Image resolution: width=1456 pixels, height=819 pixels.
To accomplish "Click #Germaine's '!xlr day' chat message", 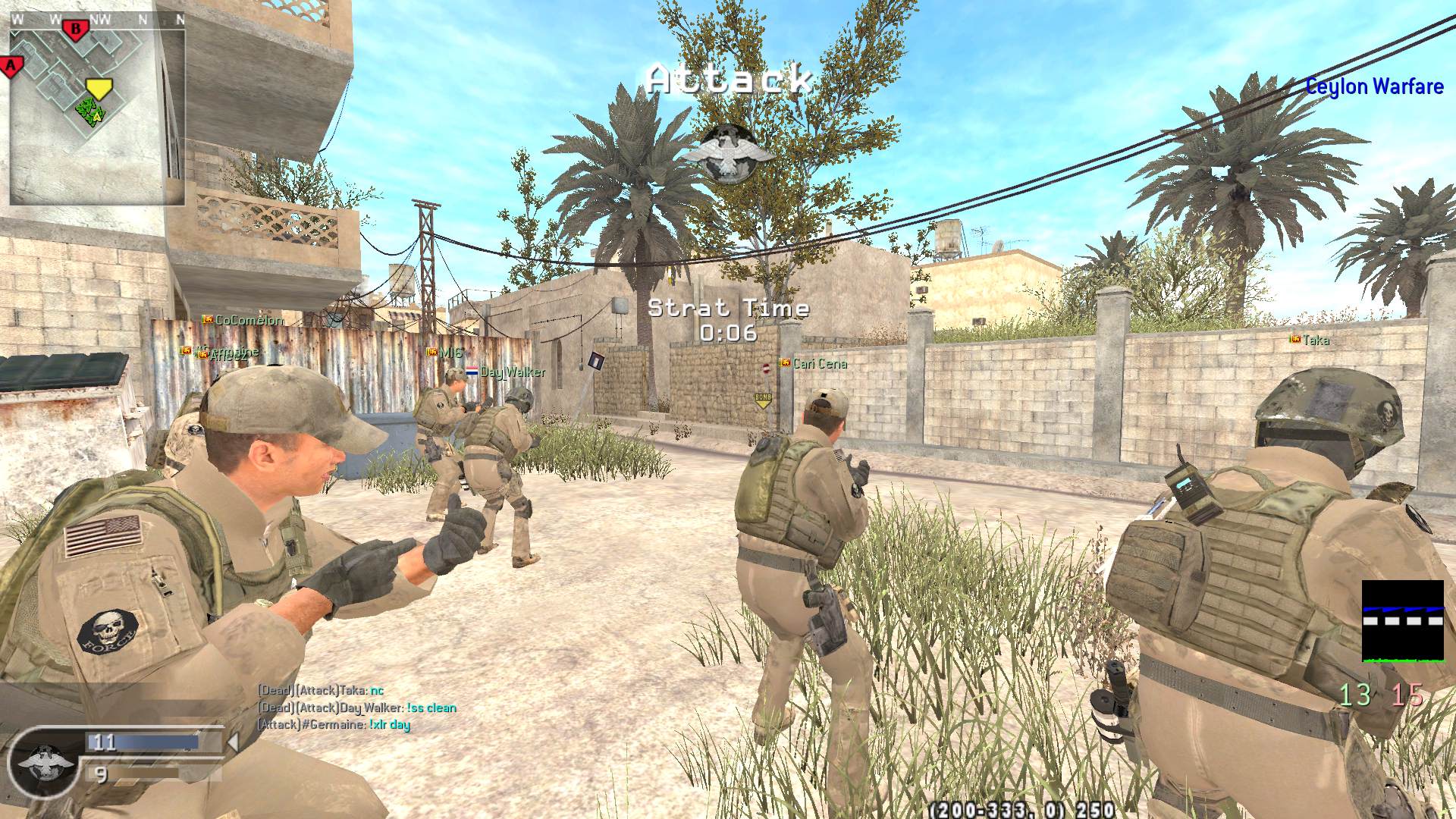I will click(334, 724).
